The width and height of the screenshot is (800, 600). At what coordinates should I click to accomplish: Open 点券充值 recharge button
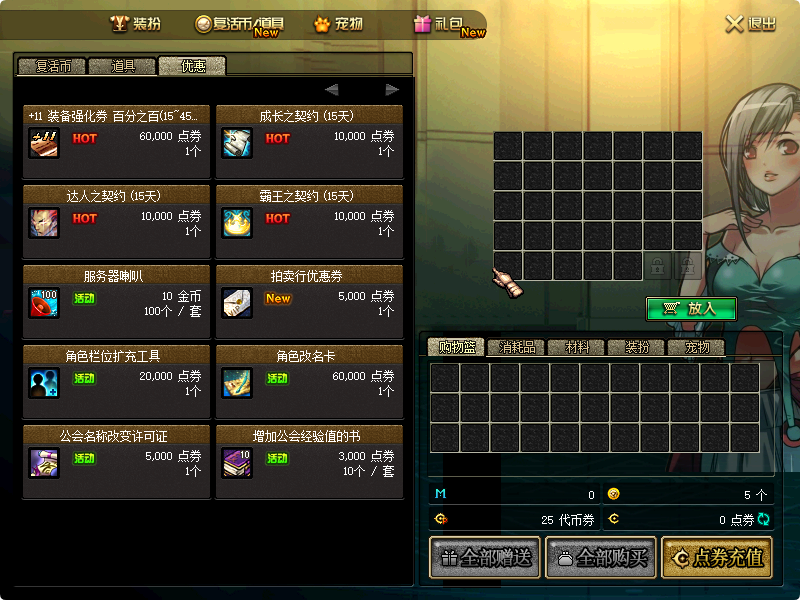(x=718, y=558)
